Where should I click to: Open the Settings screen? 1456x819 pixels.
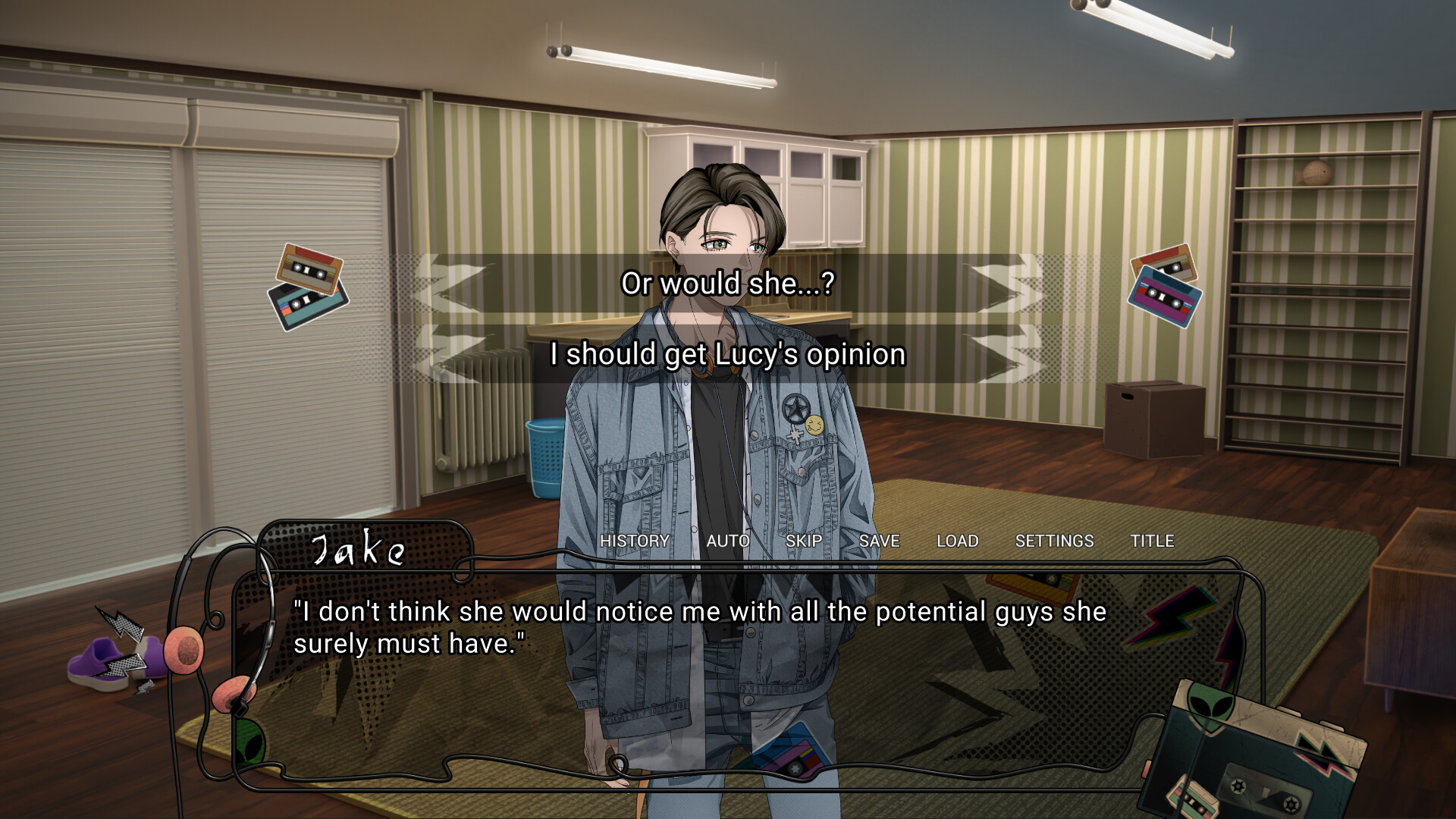coord(1054,541)
